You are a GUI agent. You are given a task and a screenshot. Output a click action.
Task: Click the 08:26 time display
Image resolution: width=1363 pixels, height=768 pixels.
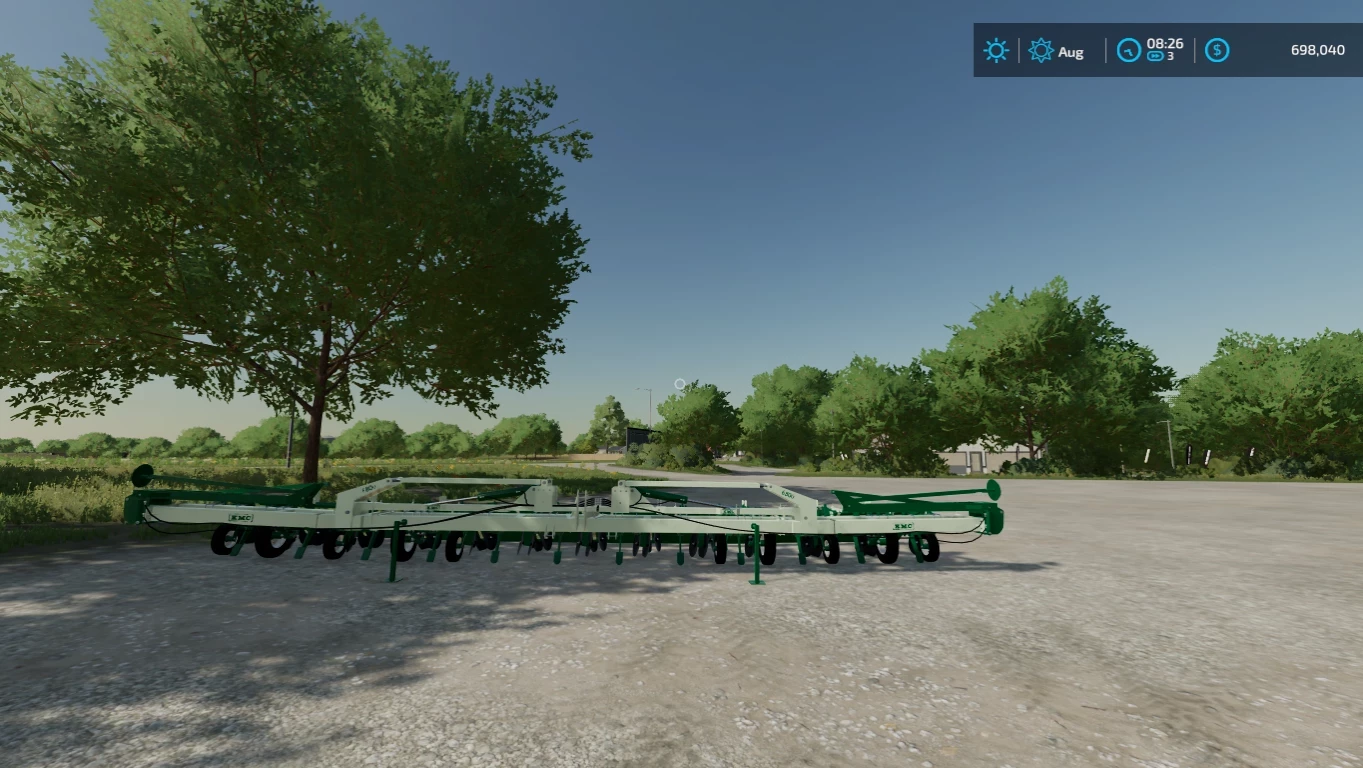tap(1164, 44)
